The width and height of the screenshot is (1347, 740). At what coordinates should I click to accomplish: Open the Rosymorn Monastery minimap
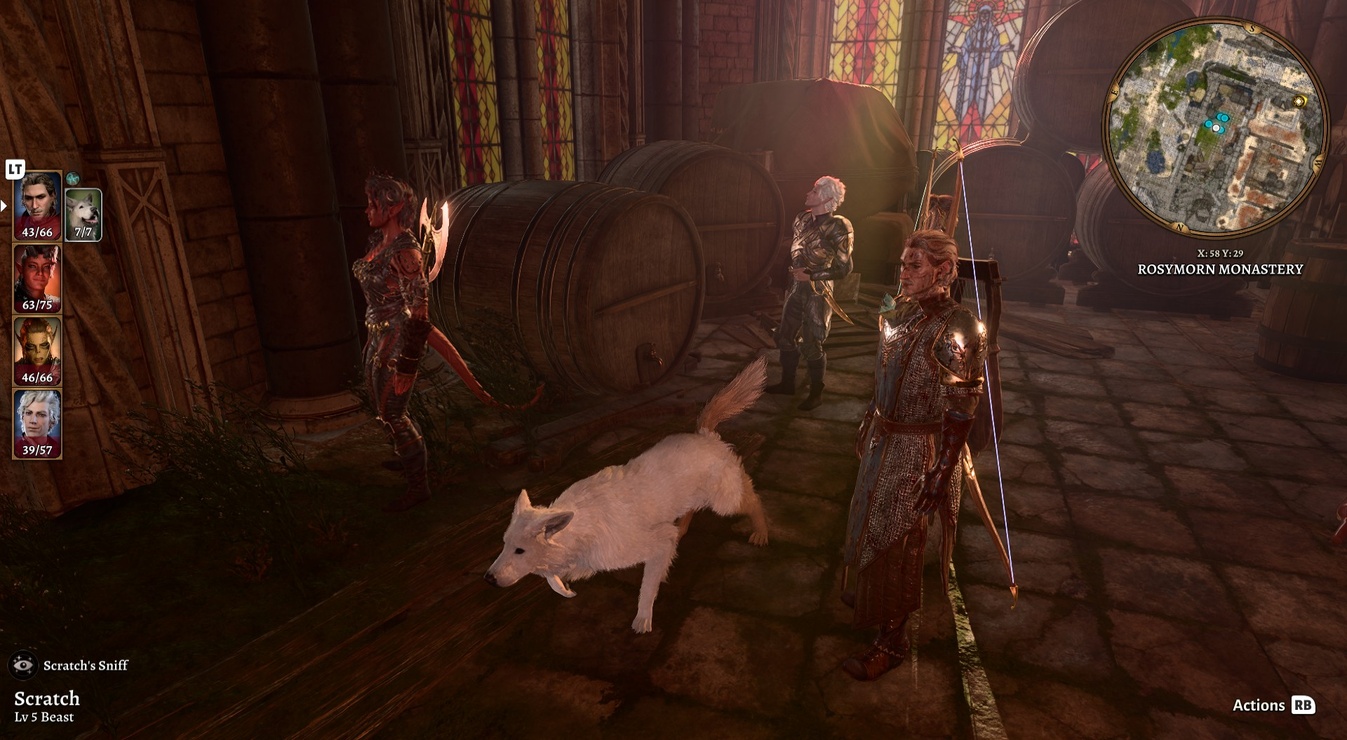coord(1215,128)
